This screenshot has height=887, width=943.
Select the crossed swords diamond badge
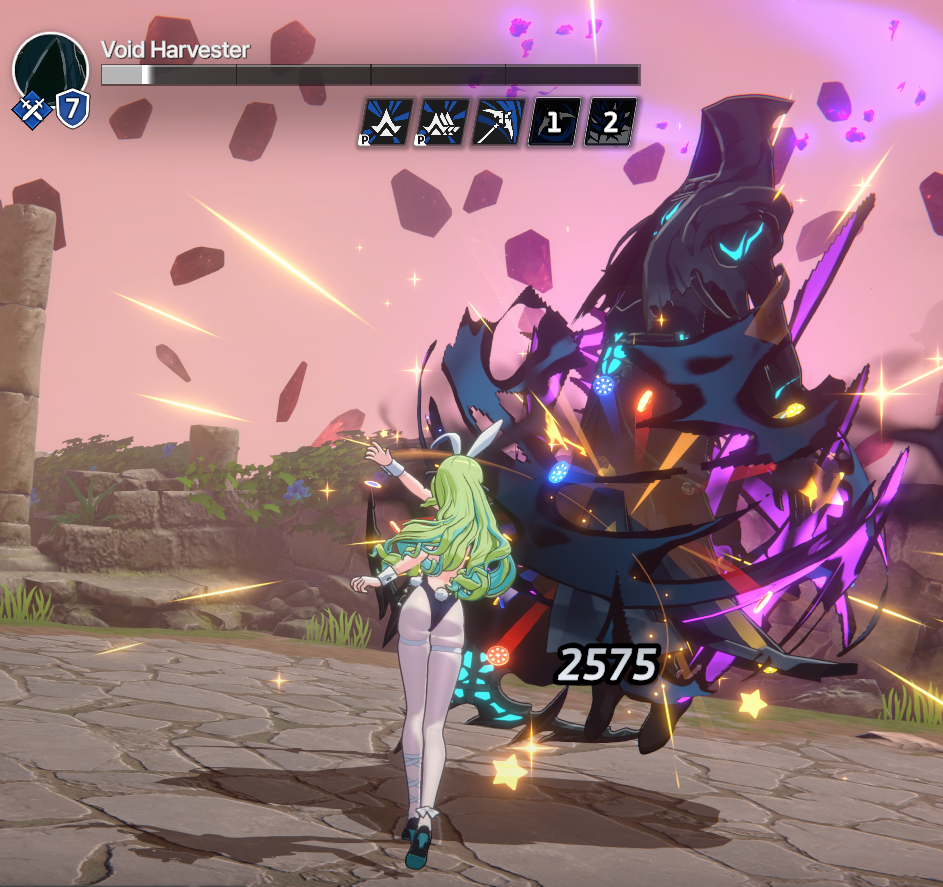click(31, 109)
